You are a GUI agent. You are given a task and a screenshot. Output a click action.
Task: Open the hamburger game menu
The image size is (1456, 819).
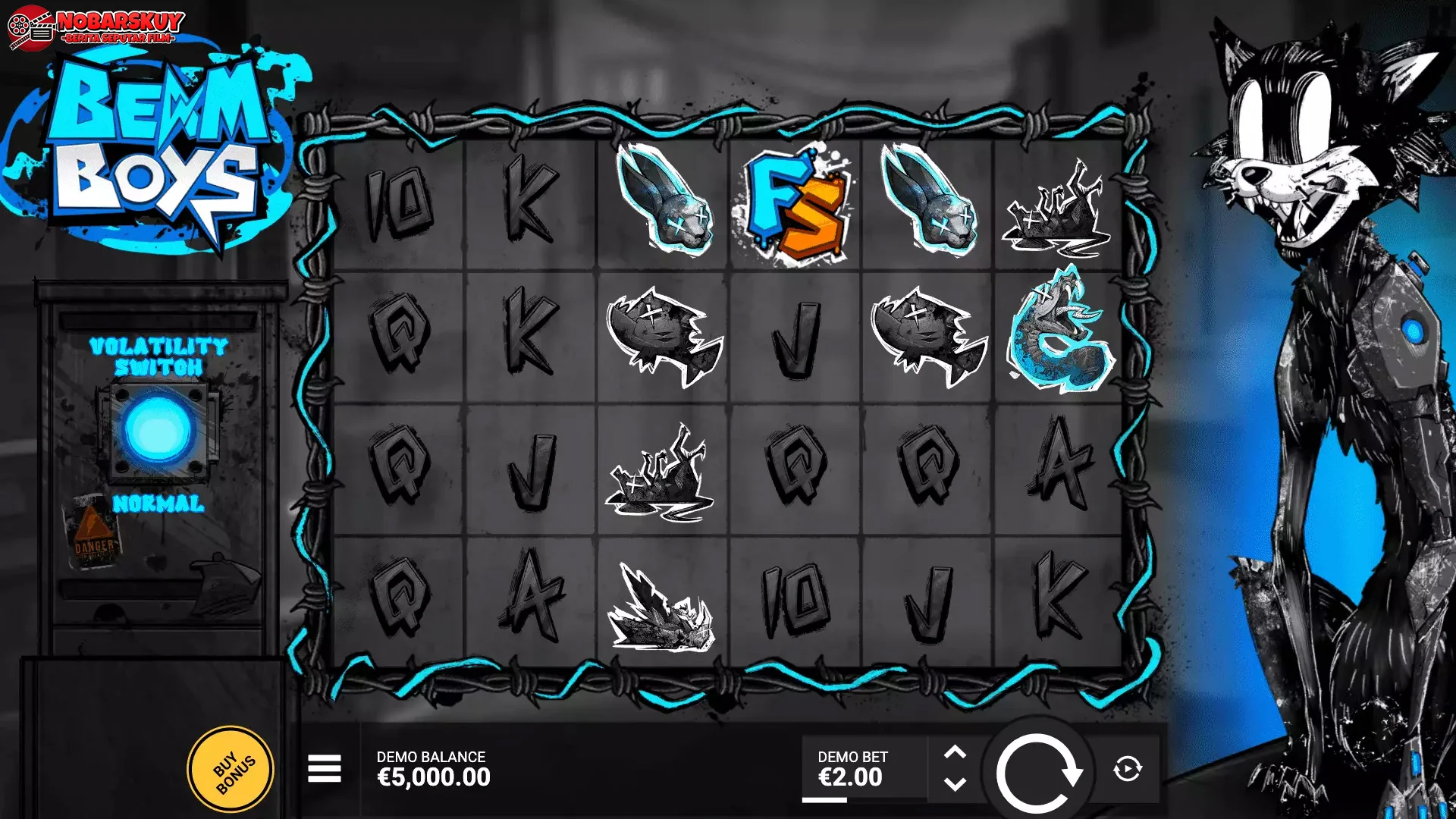tap(325, 767)
